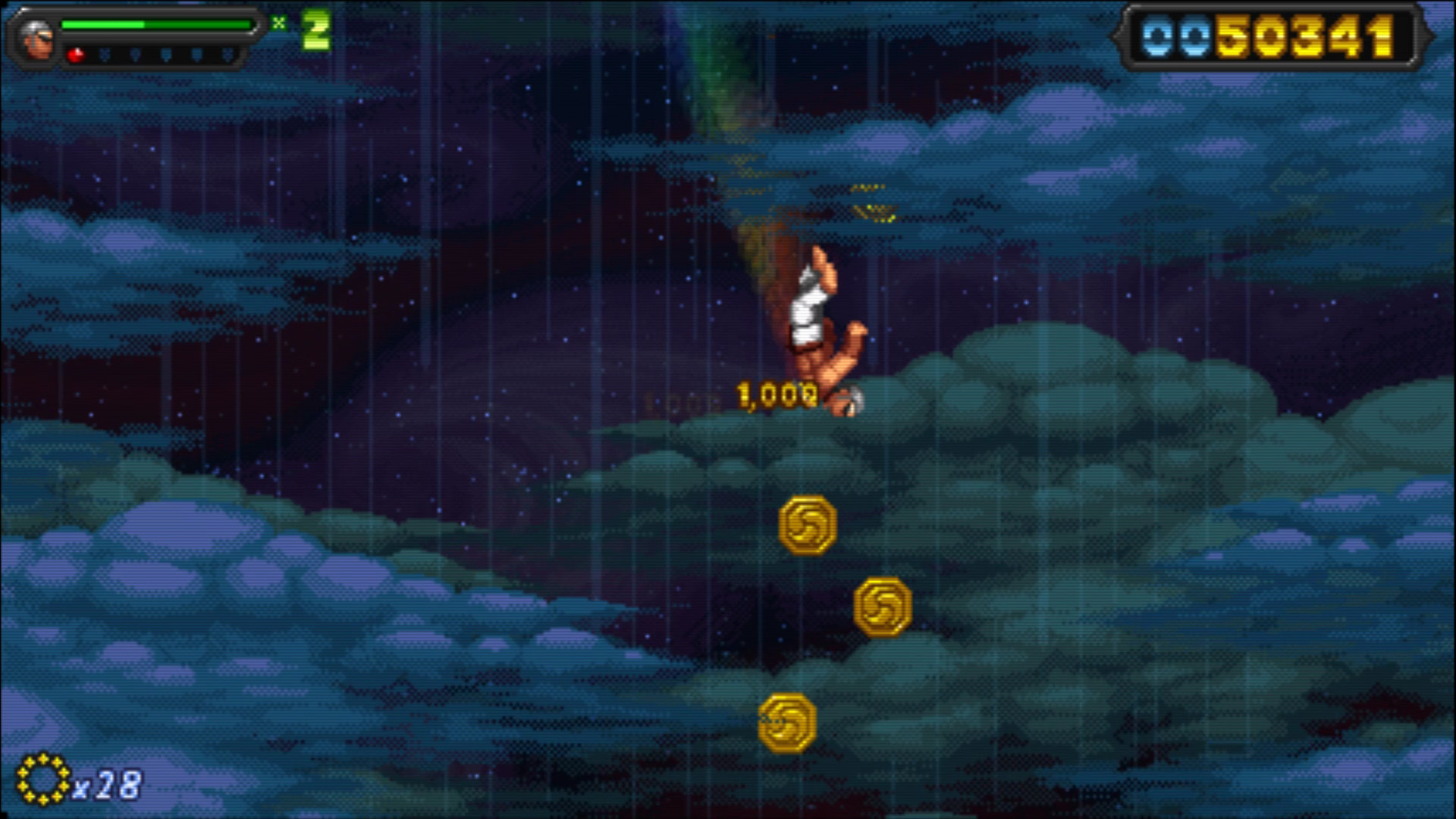Click the topmost gold coin on the cloud

click(807, 526)
